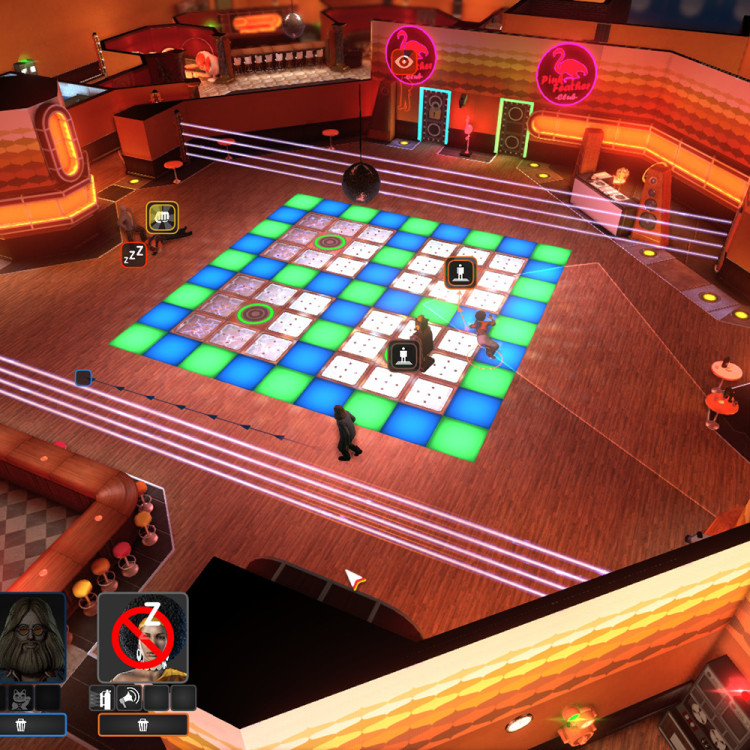Select the blue waypoint marker on the path

84,378
